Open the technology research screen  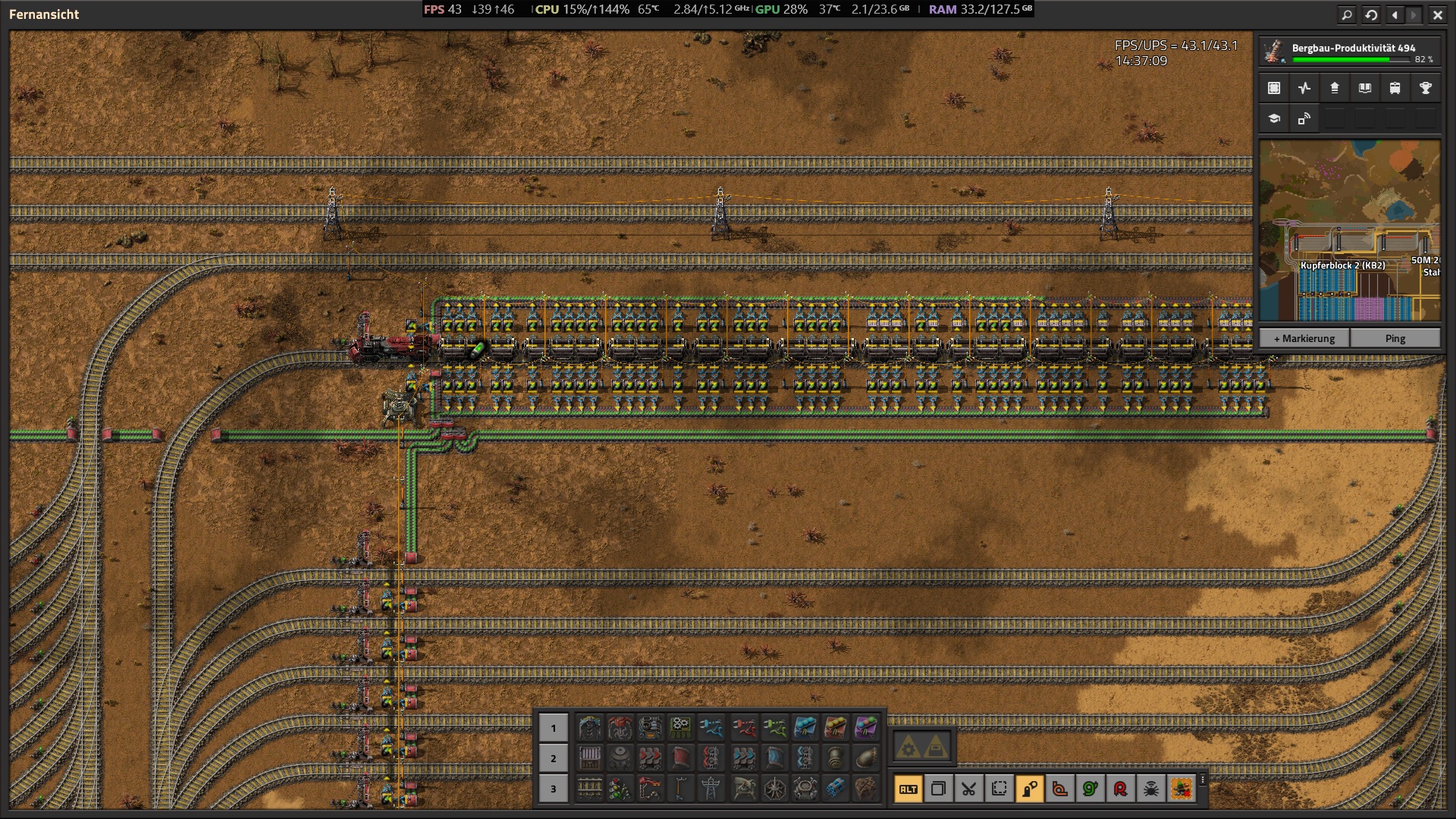coord(1272,118)
